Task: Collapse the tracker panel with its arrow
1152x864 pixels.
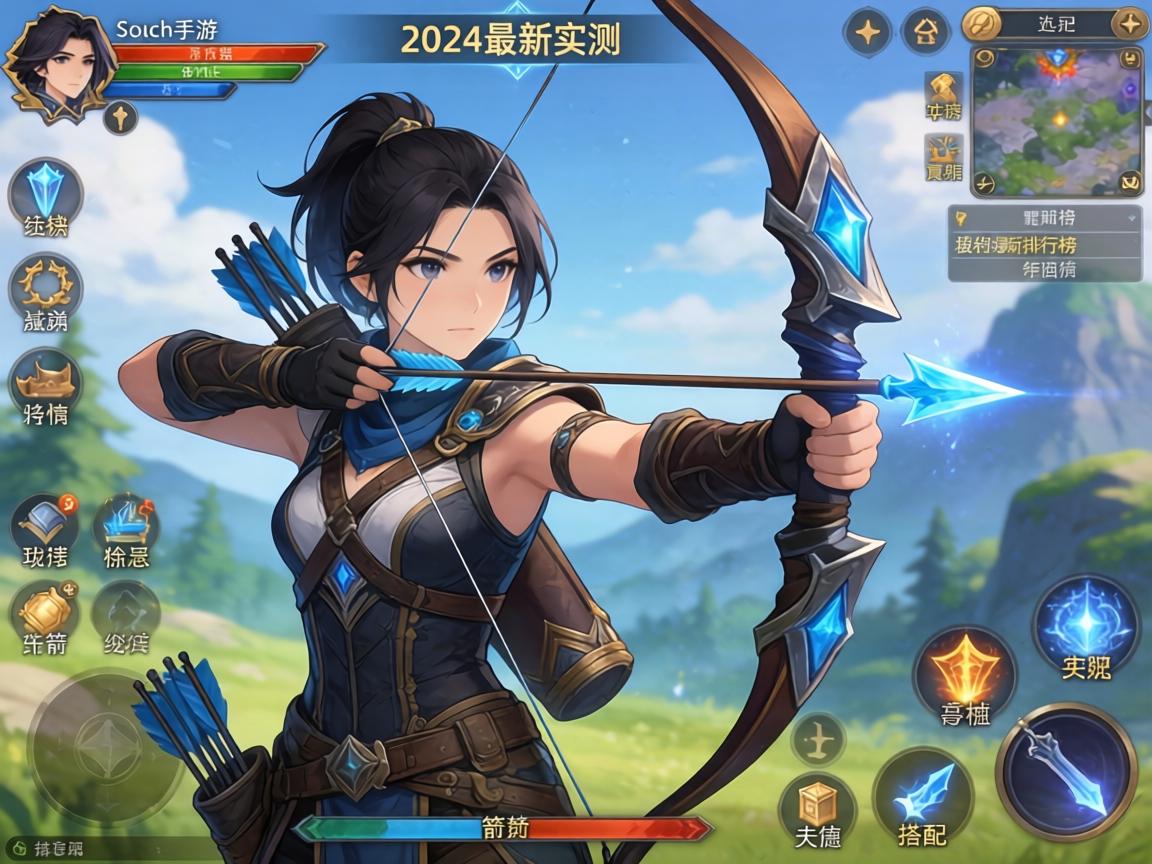Action: coord(1132,216)
